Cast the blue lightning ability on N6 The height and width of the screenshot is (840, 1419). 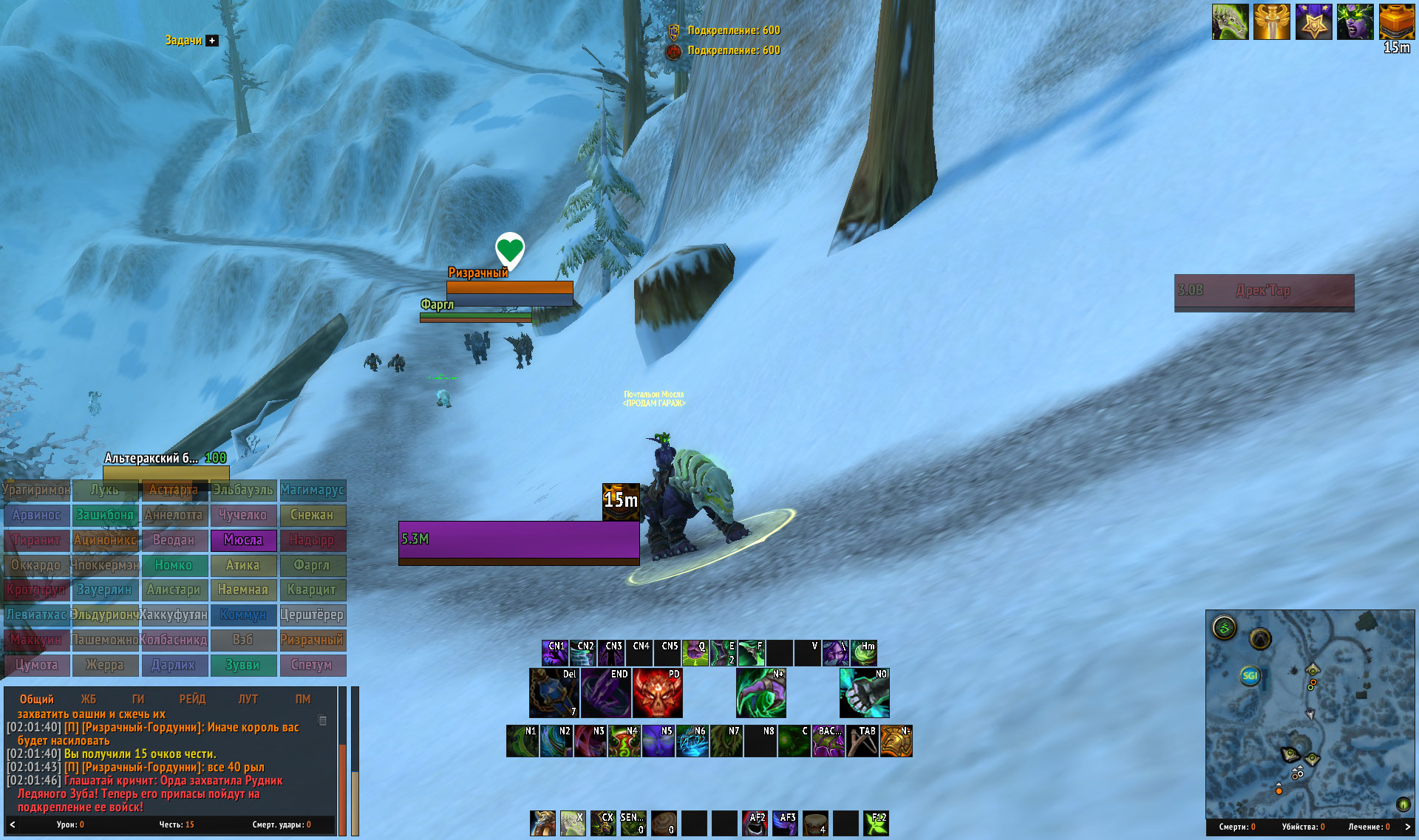click(x=692, y=741)
